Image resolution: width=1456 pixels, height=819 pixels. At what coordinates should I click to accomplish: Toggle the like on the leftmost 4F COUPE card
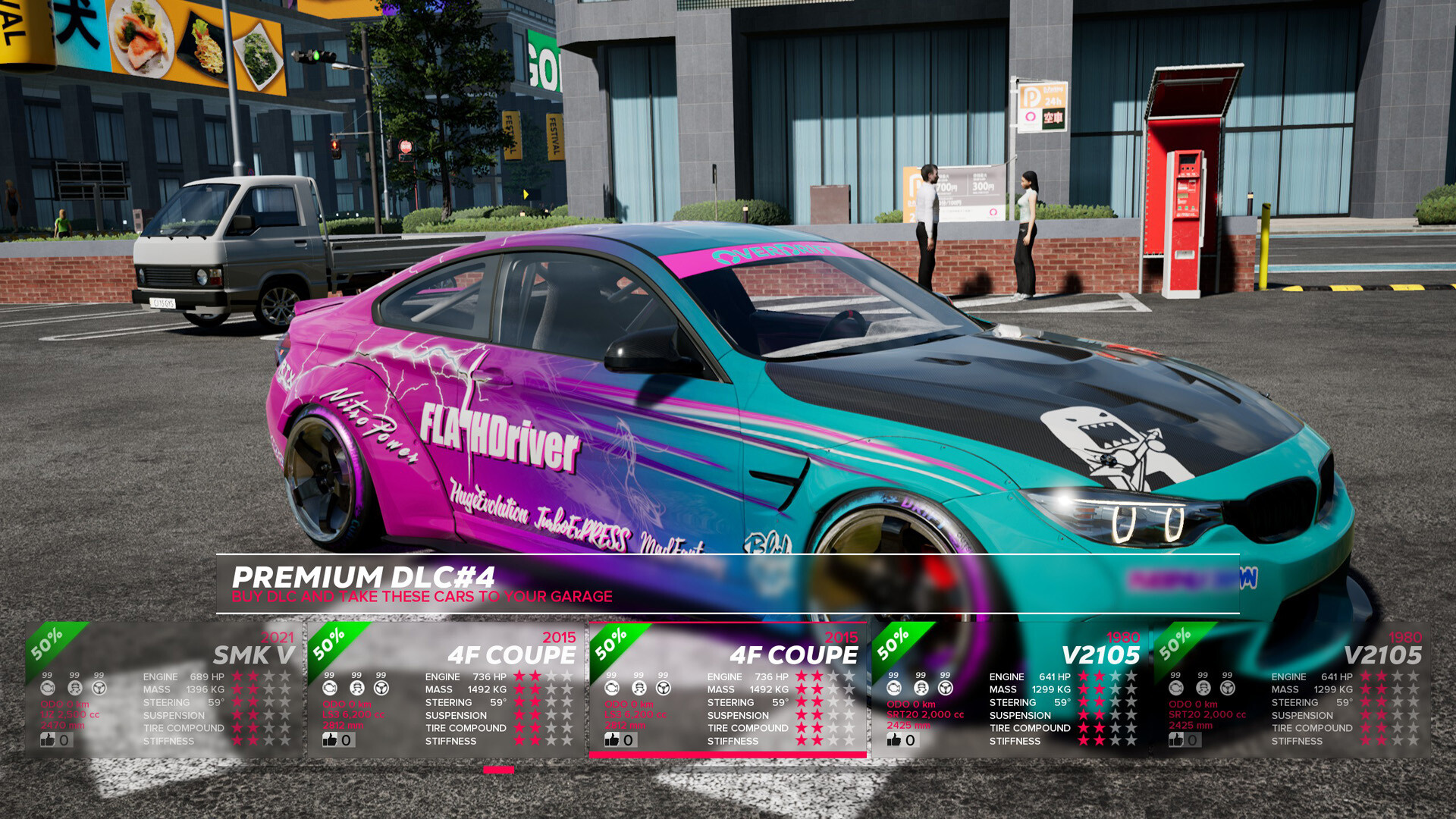(331, 740)
